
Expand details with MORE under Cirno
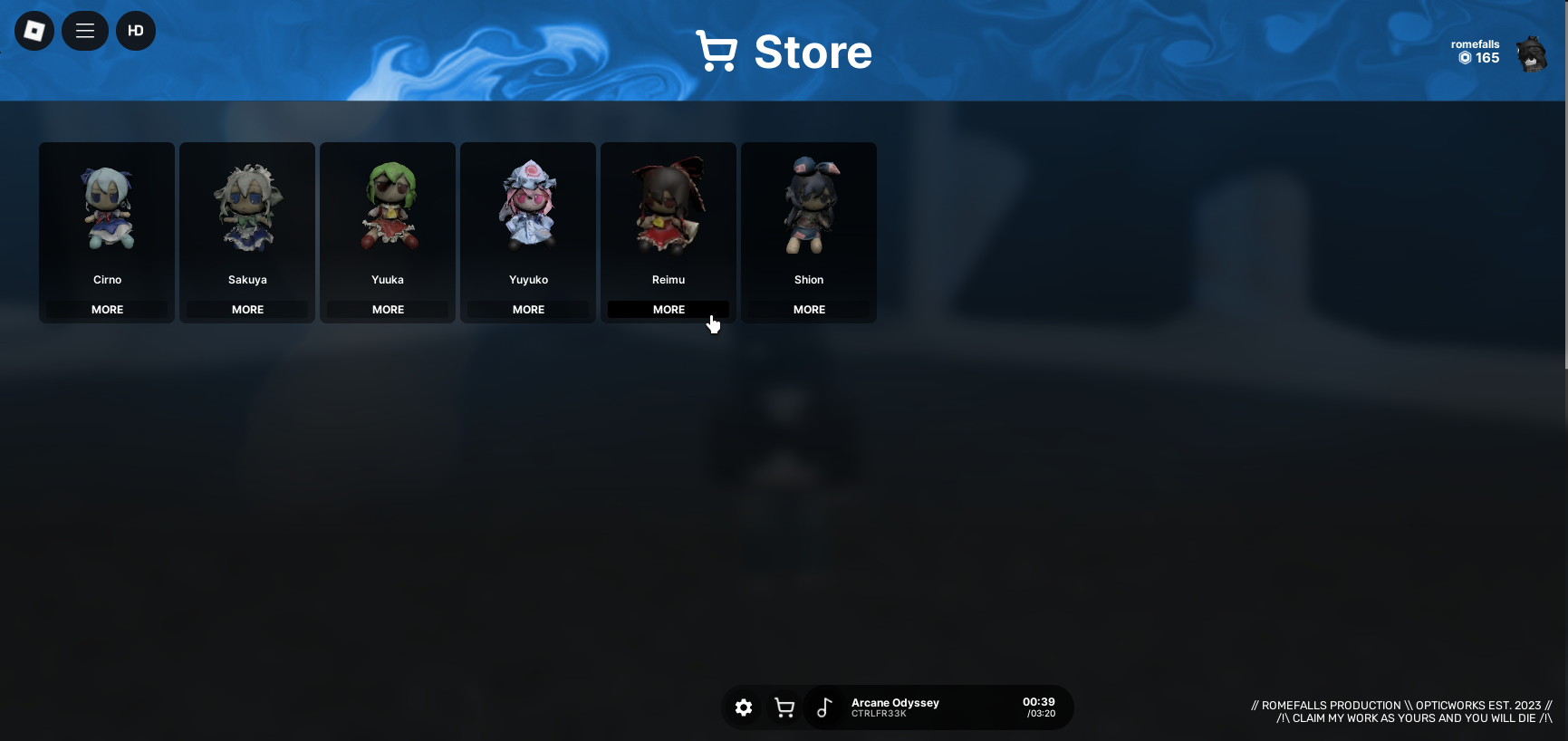tap(106, 309)
